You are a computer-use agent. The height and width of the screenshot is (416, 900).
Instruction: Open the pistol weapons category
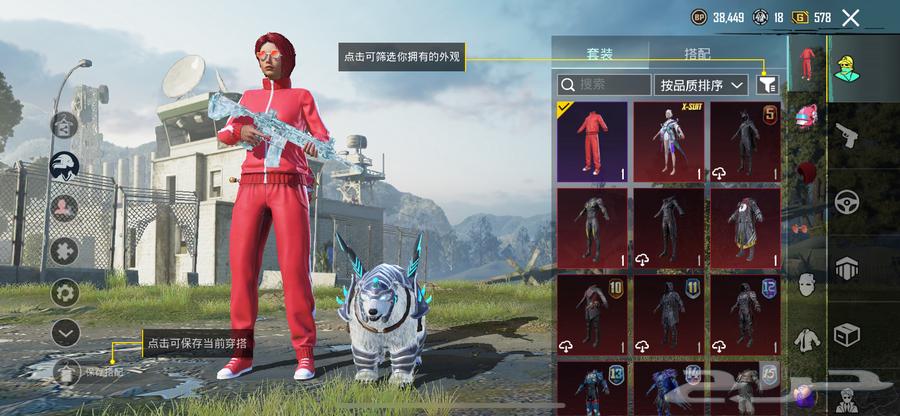tap(847, 132)
